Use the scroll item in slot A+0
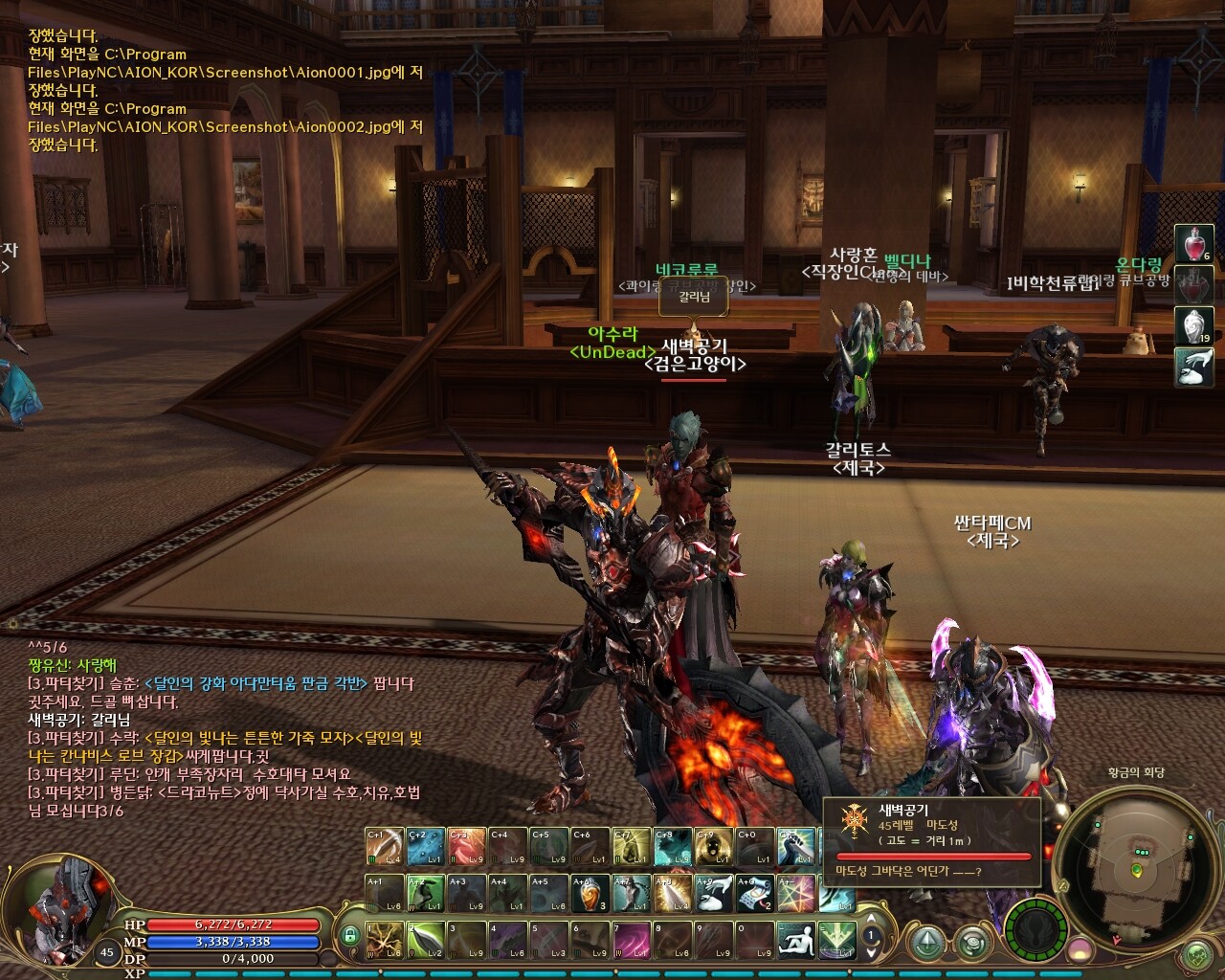The width and height of the screenshot is (1225, 980). pos(755,893)
